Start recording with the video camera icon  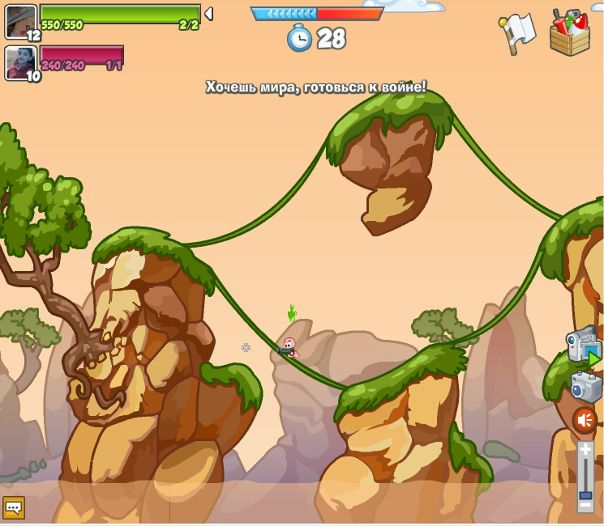click(x=582, y=346)
